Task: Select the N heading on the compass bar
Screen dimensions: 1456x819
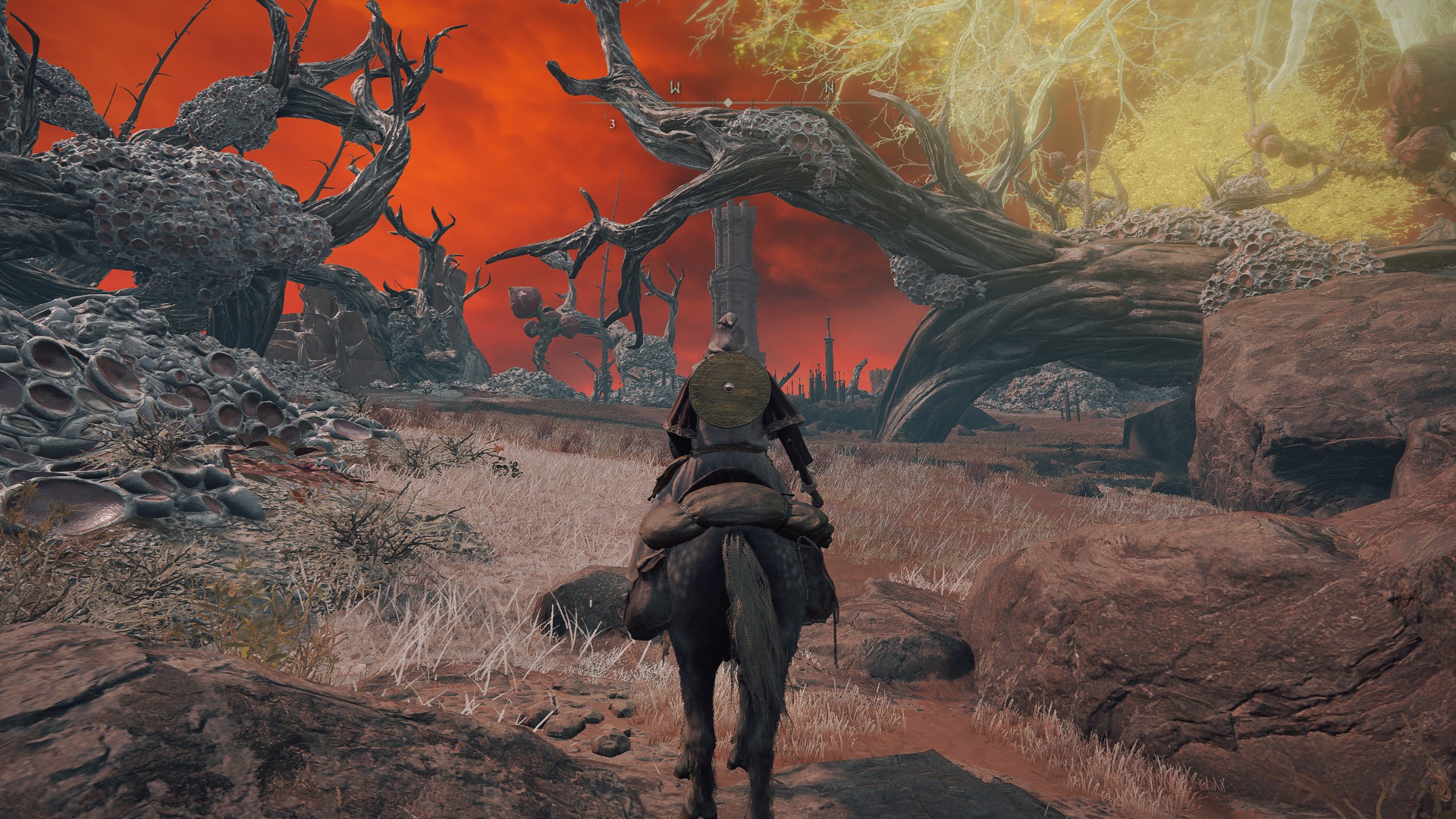Action: pyautogui.click(x=830, y=88)
